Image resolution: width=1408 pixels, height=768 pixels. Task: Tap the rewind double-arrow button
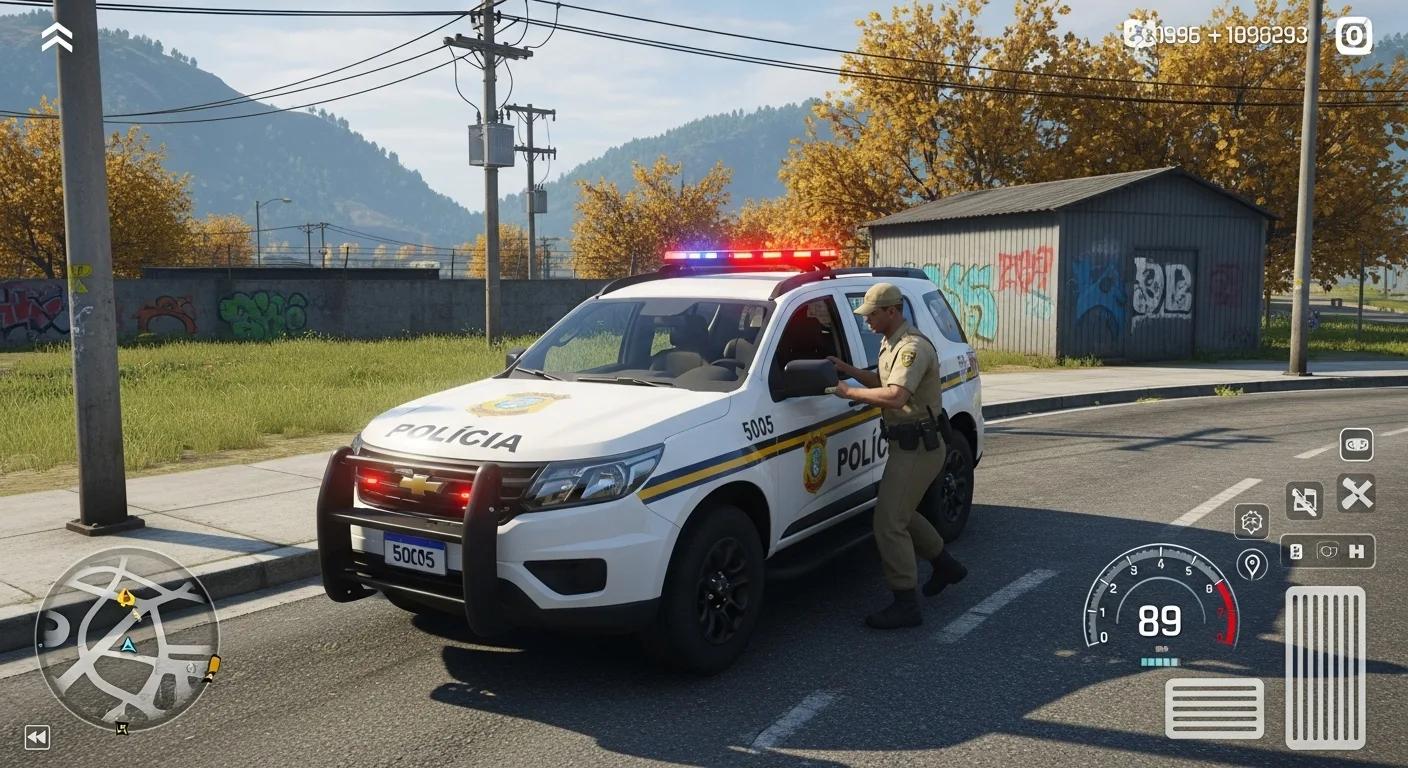coord(37,738)
